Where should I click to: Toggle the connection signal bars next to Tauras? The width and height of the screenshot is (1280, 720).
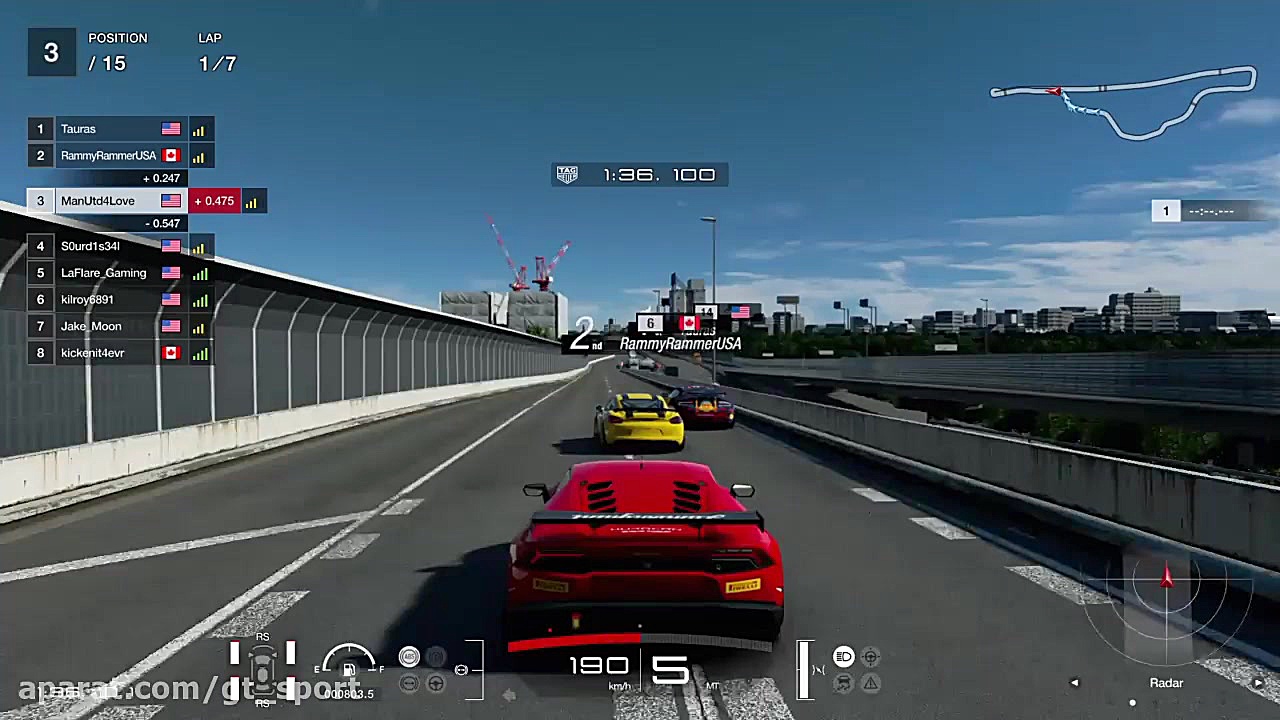198,129
